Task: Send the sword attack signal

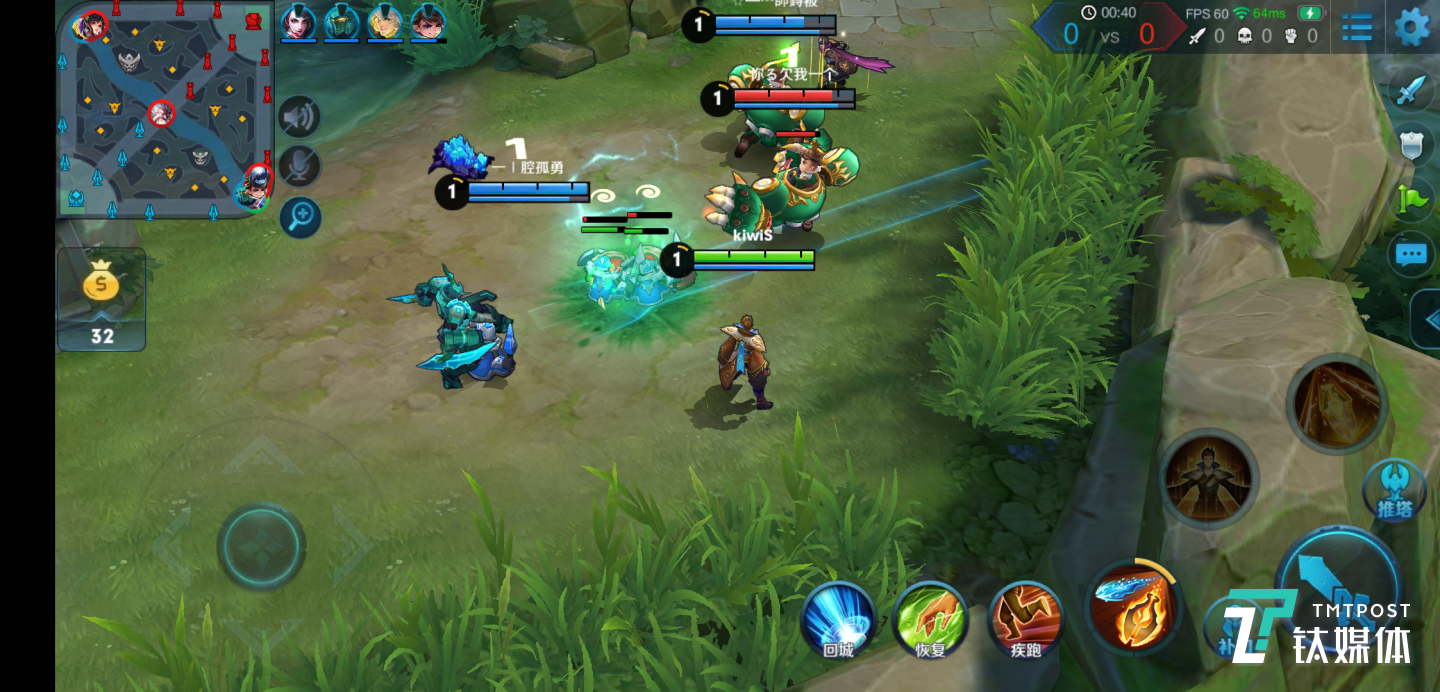Action: click(x=1411, y=91)
